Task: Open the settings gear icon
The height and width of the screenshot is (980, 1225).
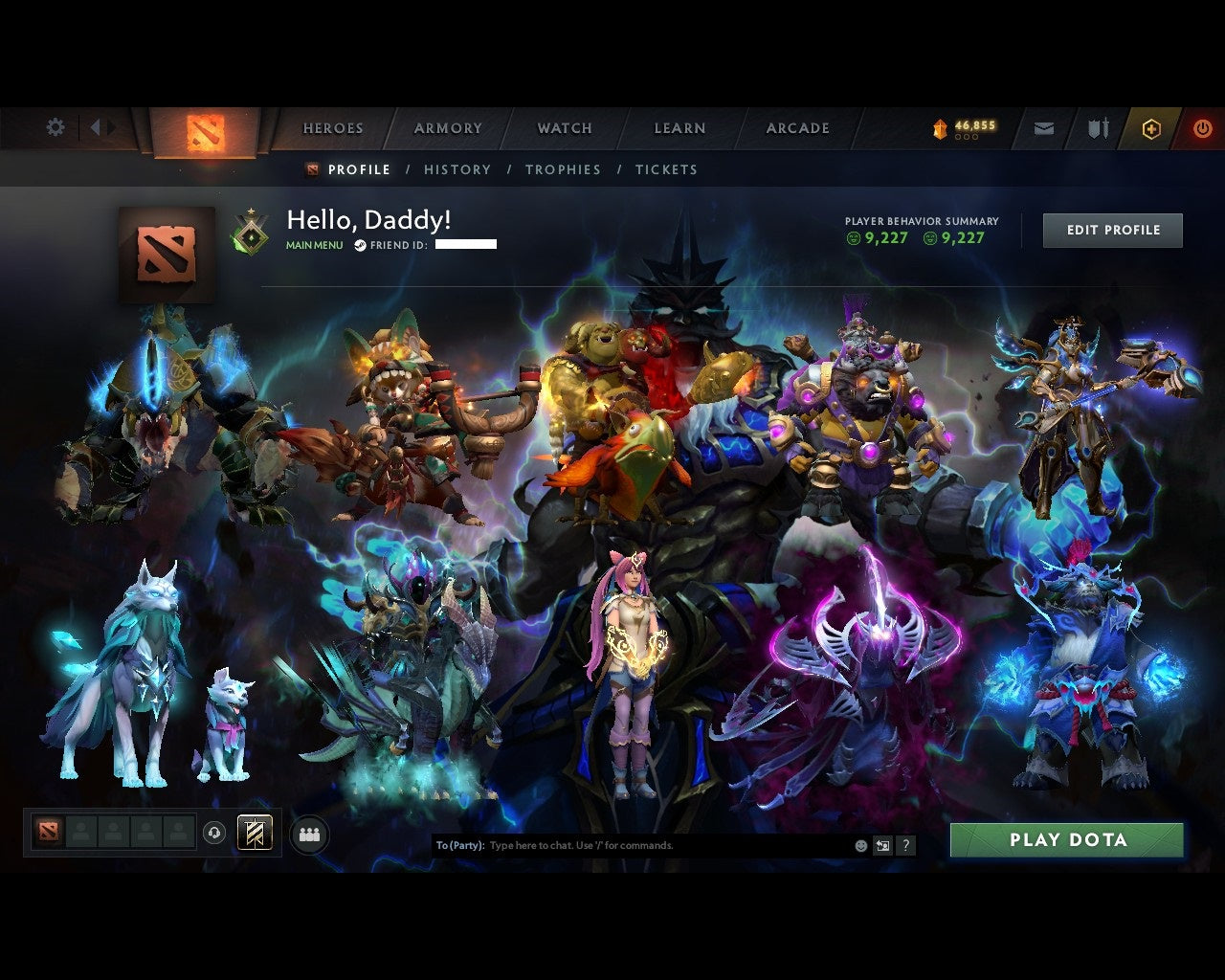Action: pyautogui.click(x=55, y=126)
